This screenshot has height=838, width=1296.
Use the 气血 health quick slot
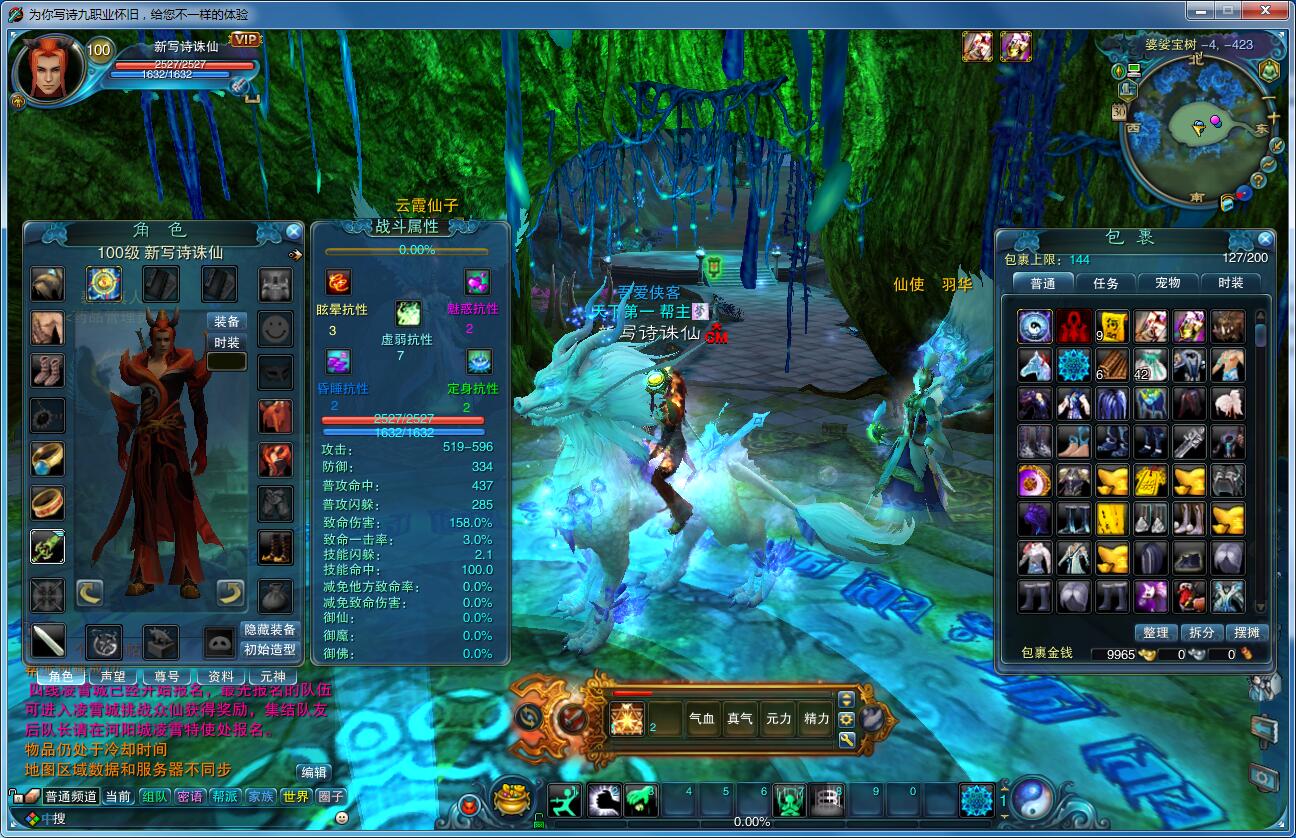tap(702, 718)
